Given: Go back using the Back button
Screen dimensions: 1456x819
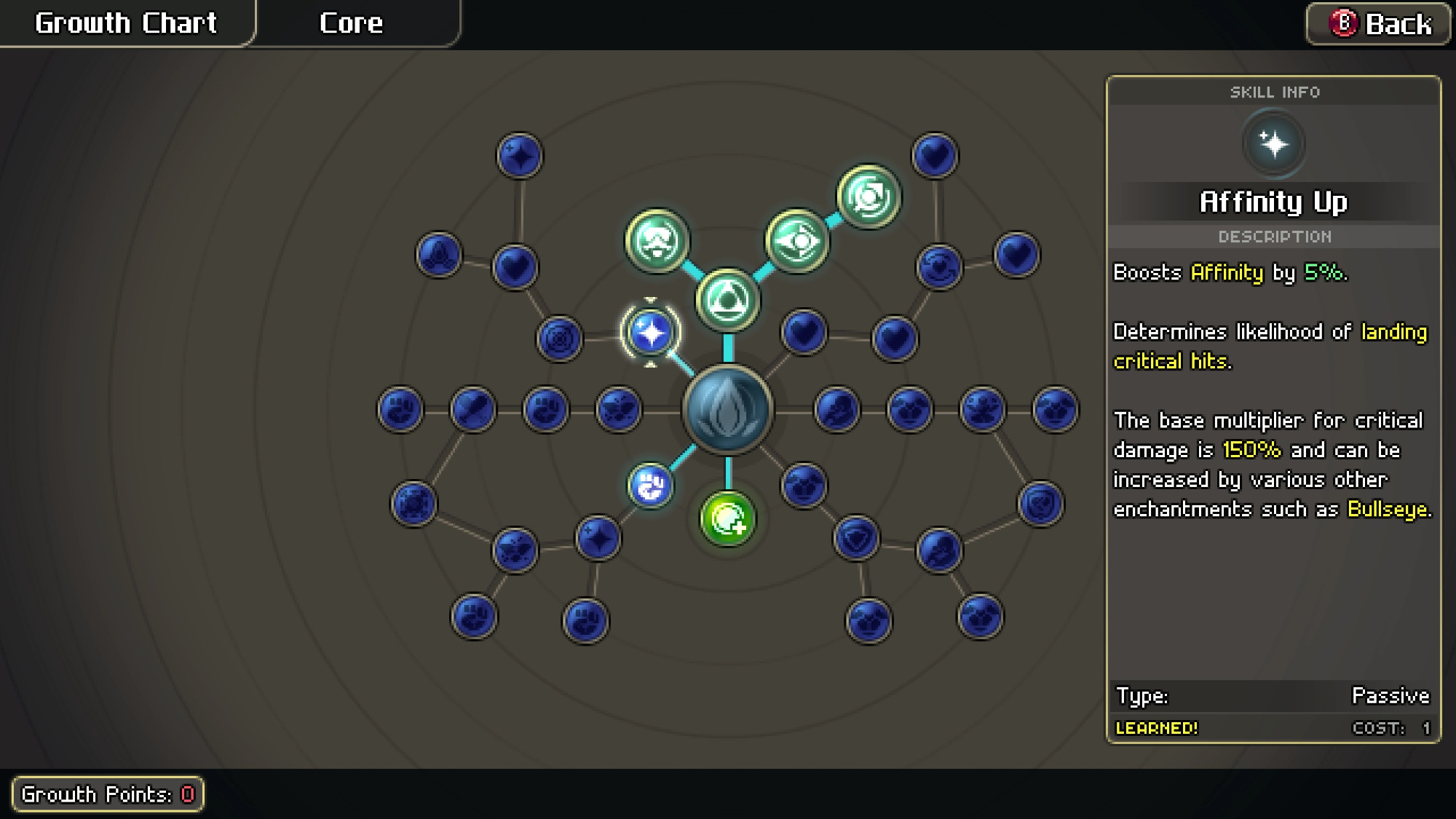Looking at the screenshot, I should click(1379, 24).
